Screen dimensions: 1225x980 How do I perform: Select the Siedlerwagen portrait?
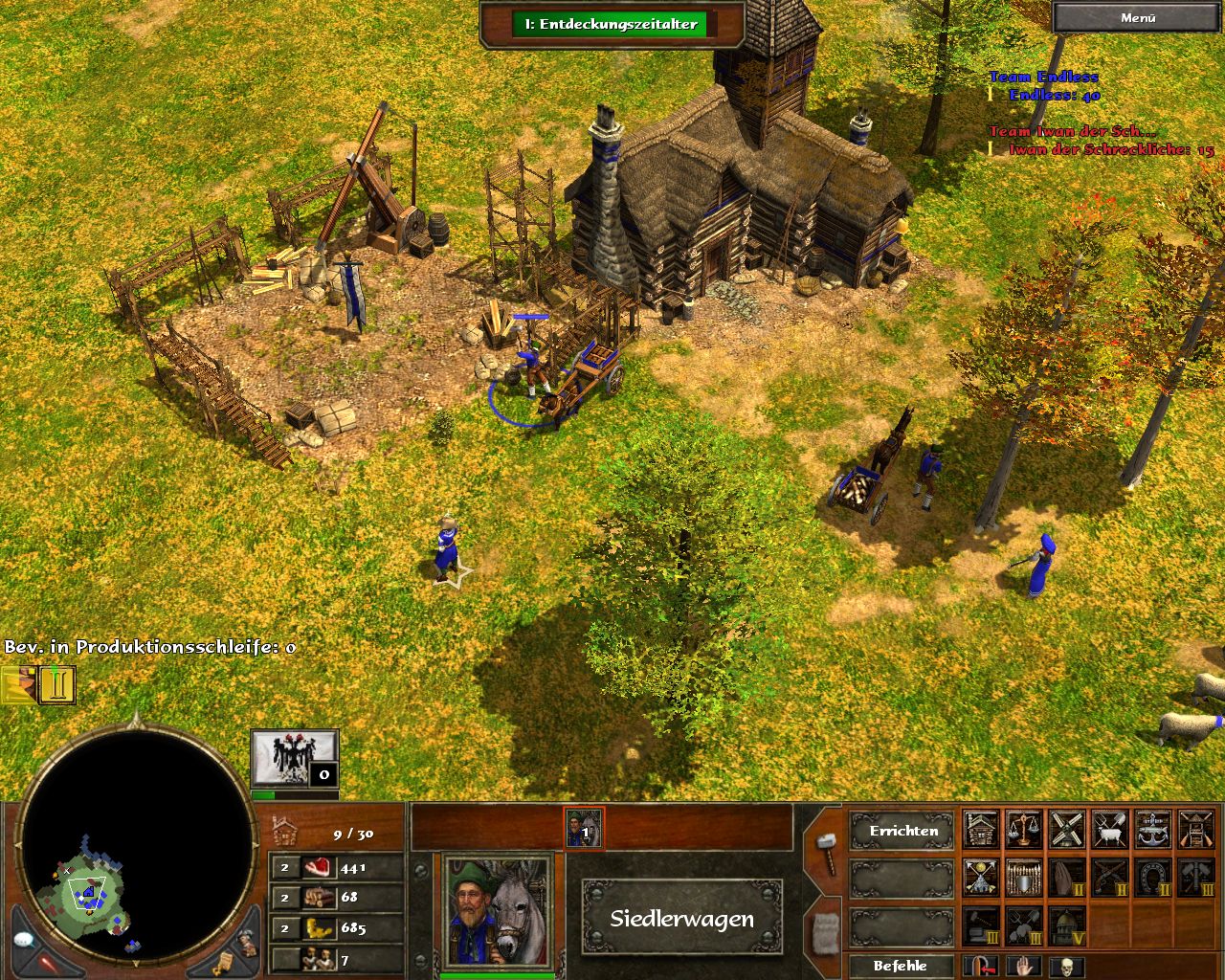tap(498, 911)
